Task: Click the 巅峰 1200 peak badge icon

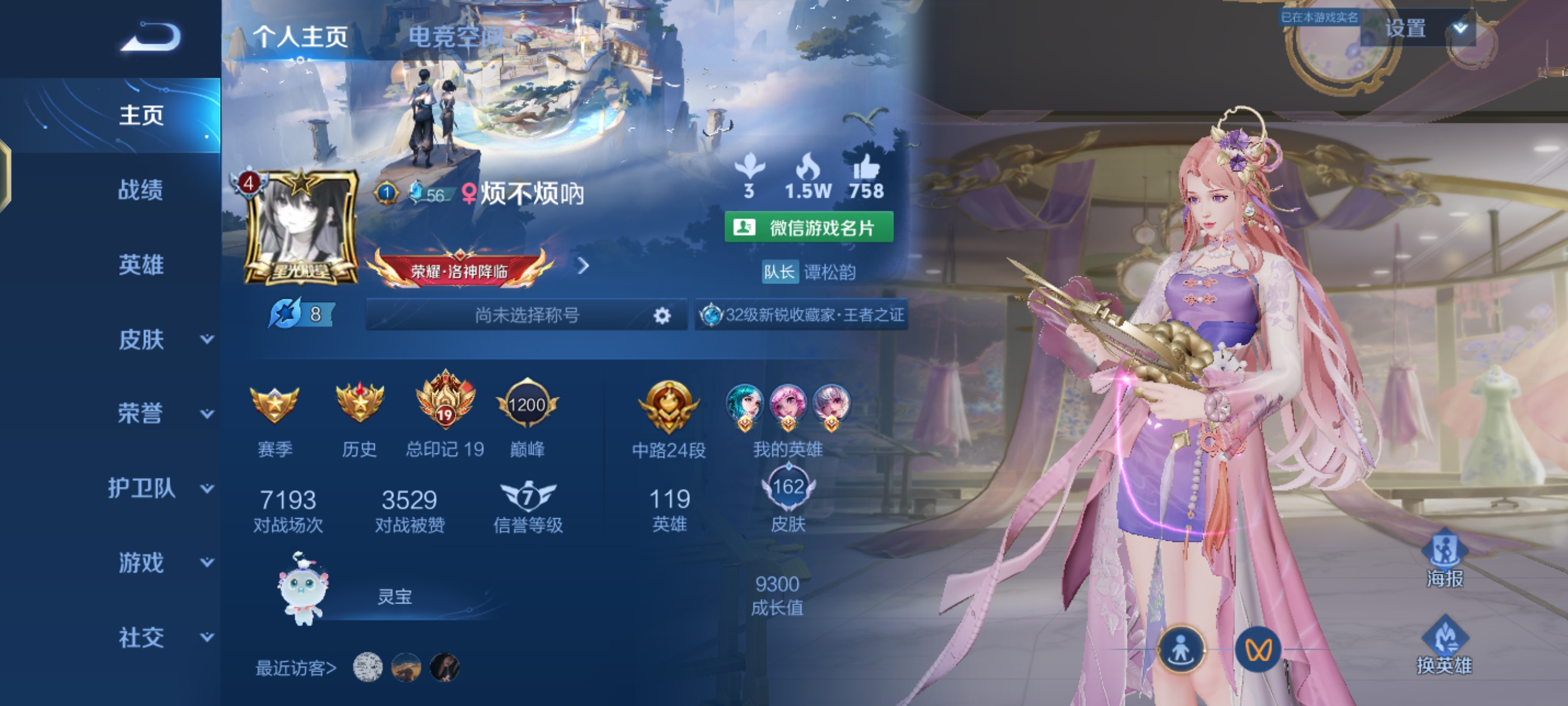Action: (x=527, y=405)
